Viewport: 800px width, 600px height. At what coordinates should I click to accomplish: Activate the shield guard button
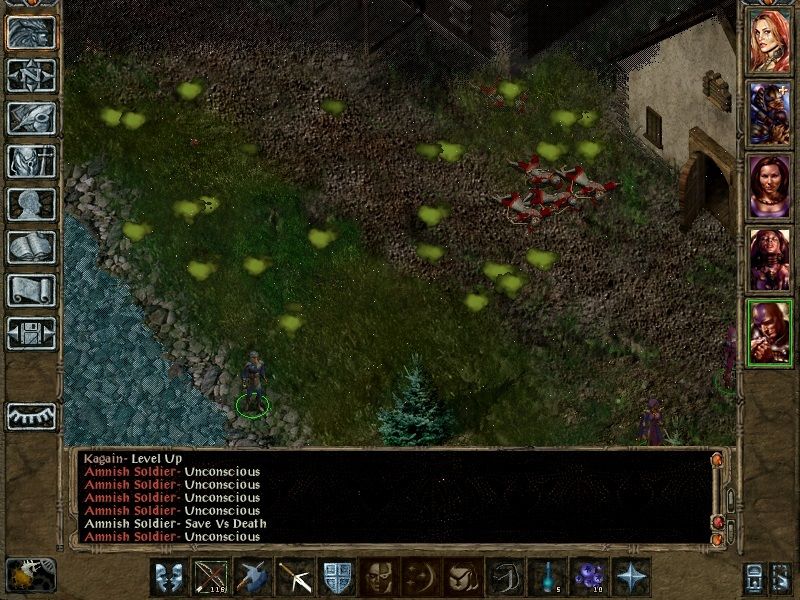click(336, 577)
